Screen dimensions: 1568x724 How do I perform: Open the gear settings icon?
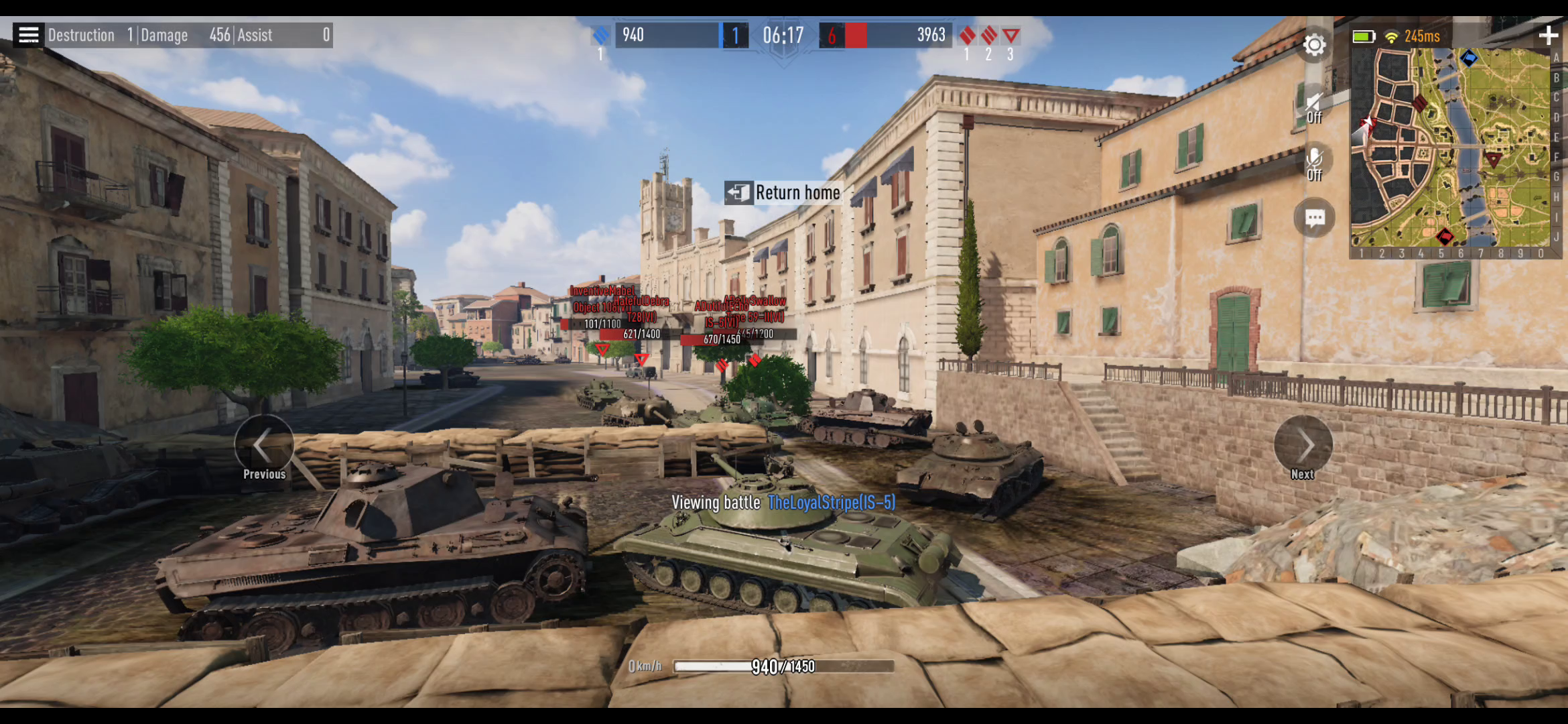(x=1314, y=45)
